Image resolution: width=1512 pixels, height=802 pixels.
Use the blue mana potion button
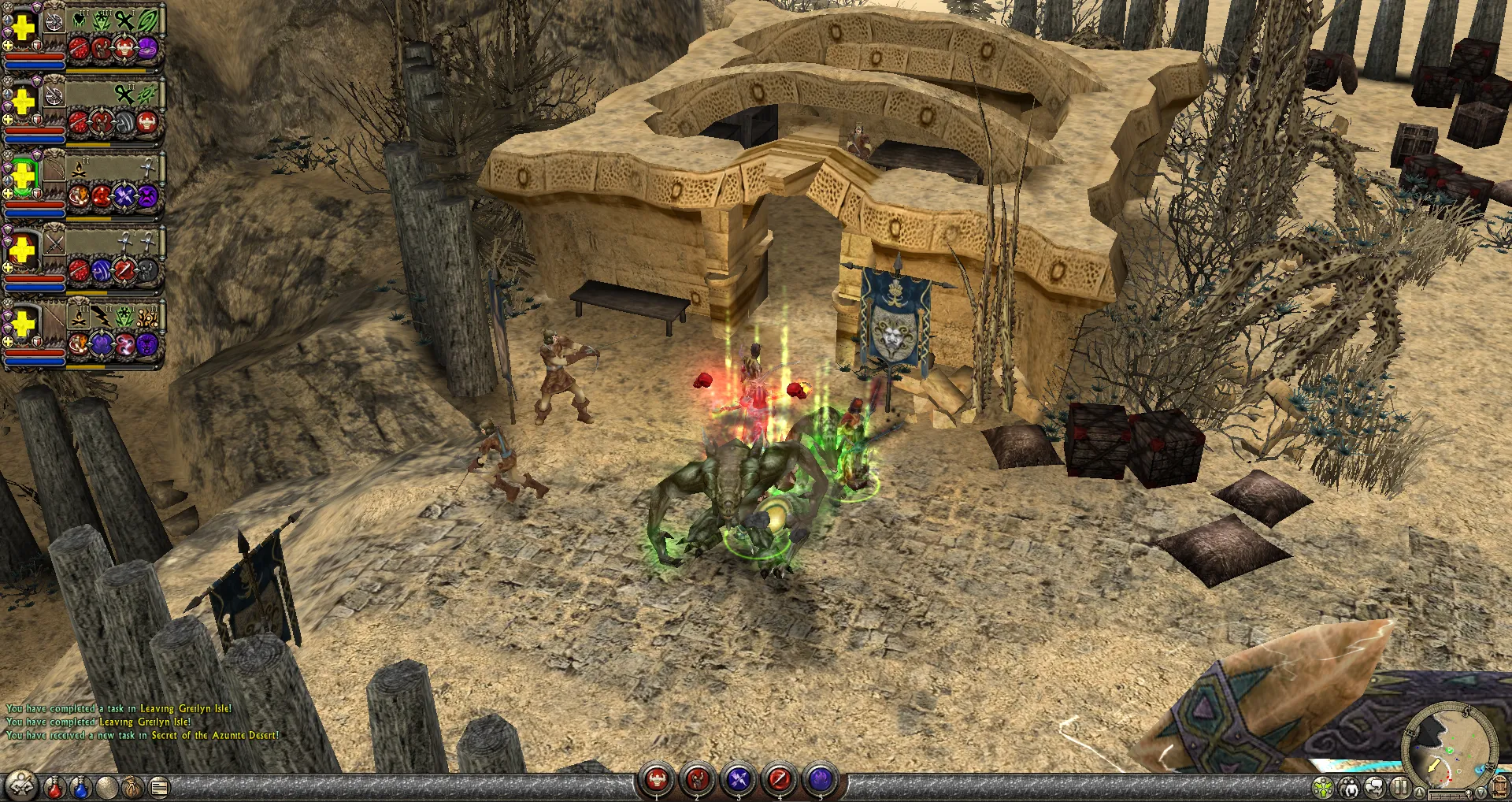coord(80,786)
